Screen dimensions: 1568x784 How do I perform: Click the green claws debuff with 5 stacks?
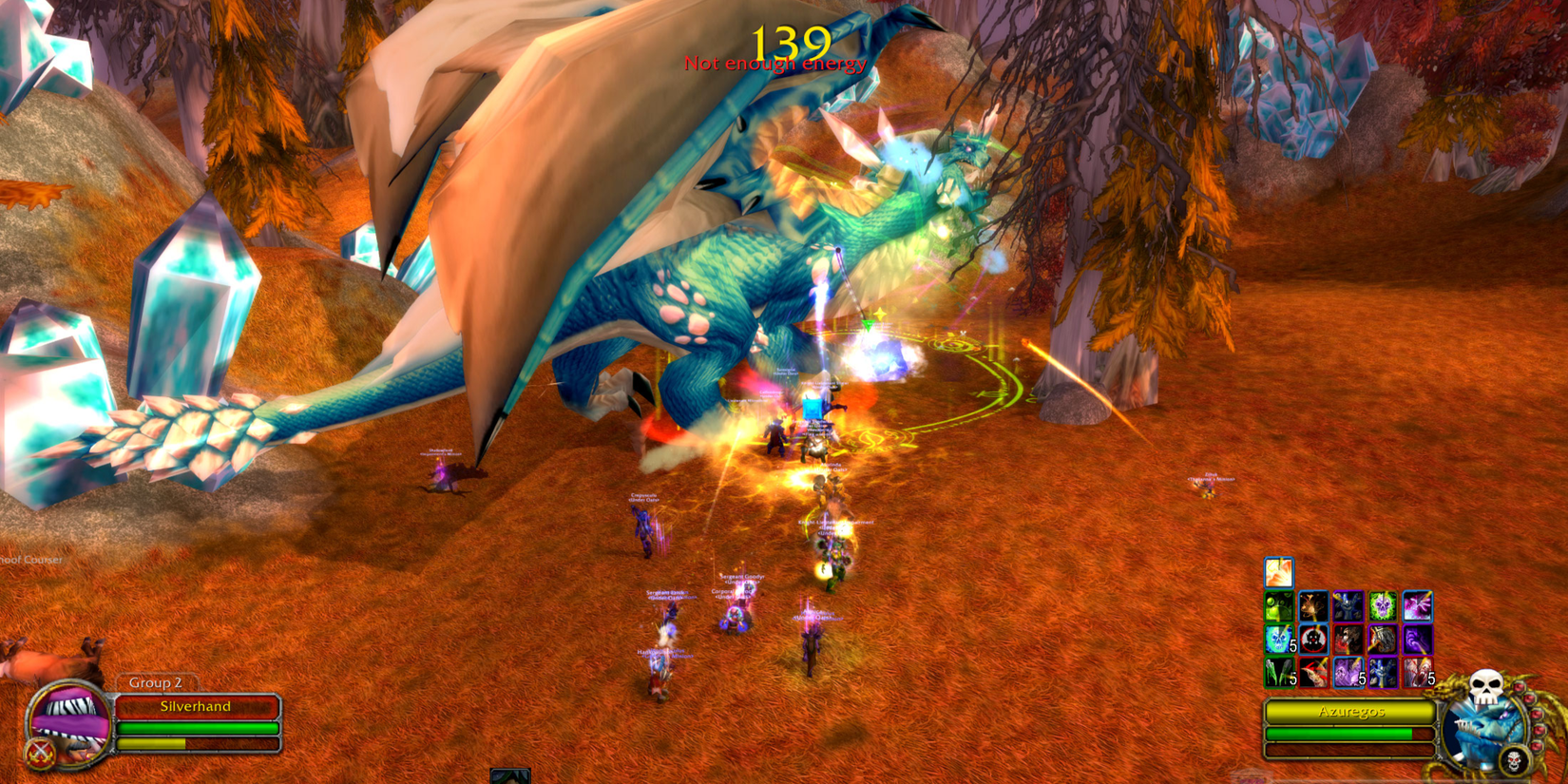(1278, 672)
